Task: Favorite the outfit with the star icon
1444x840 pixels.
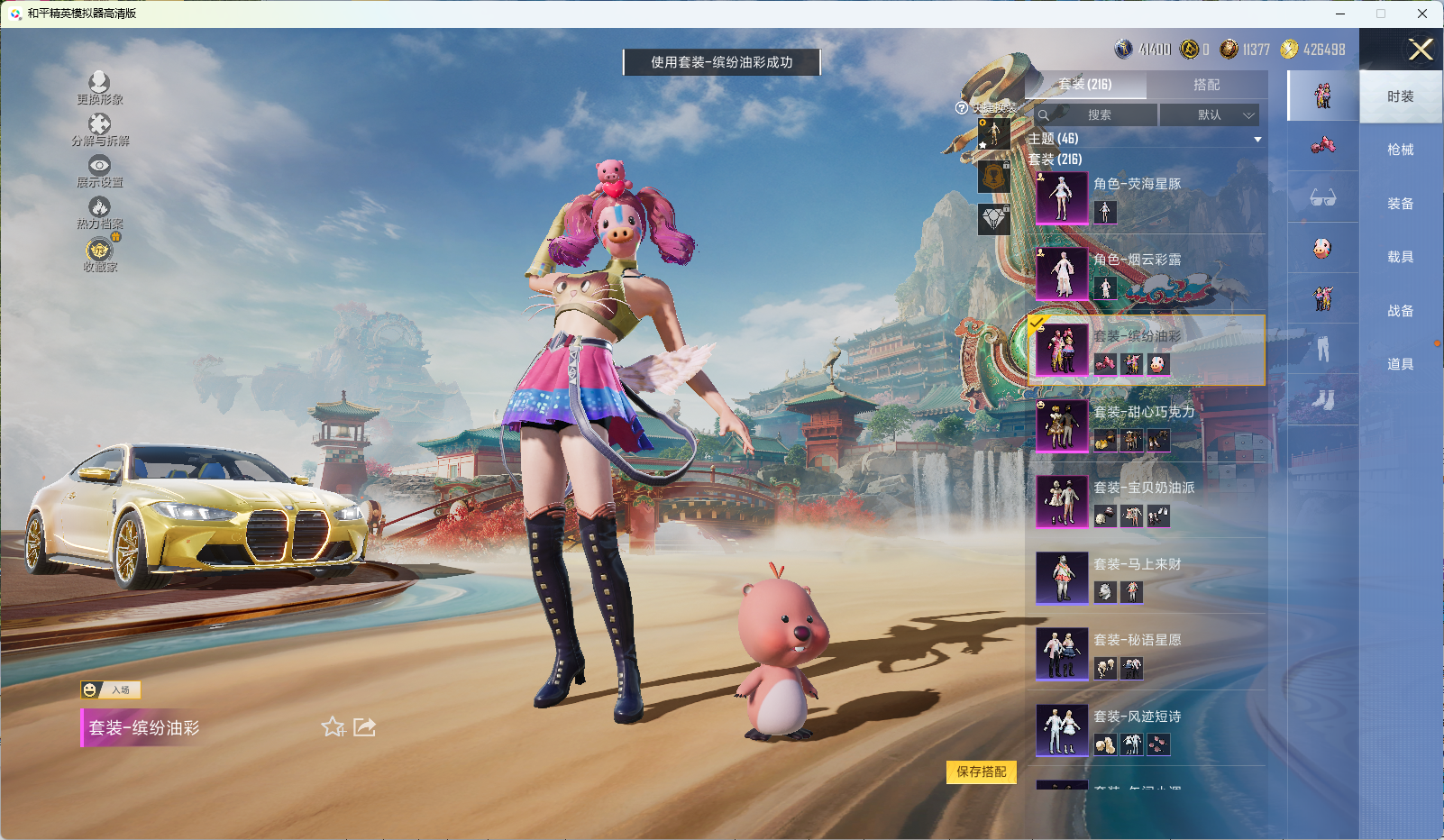Action: pos(334,727)
